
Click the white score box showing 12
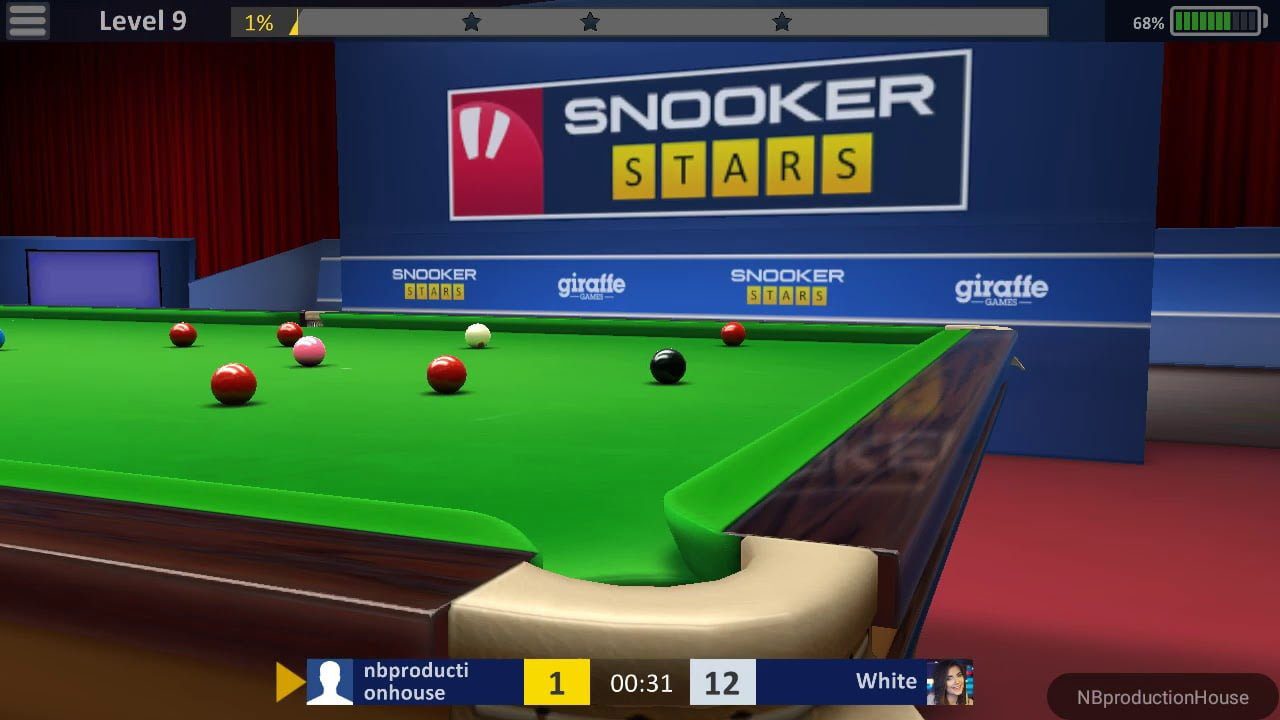pyautogui.click(x=722, y=682)
